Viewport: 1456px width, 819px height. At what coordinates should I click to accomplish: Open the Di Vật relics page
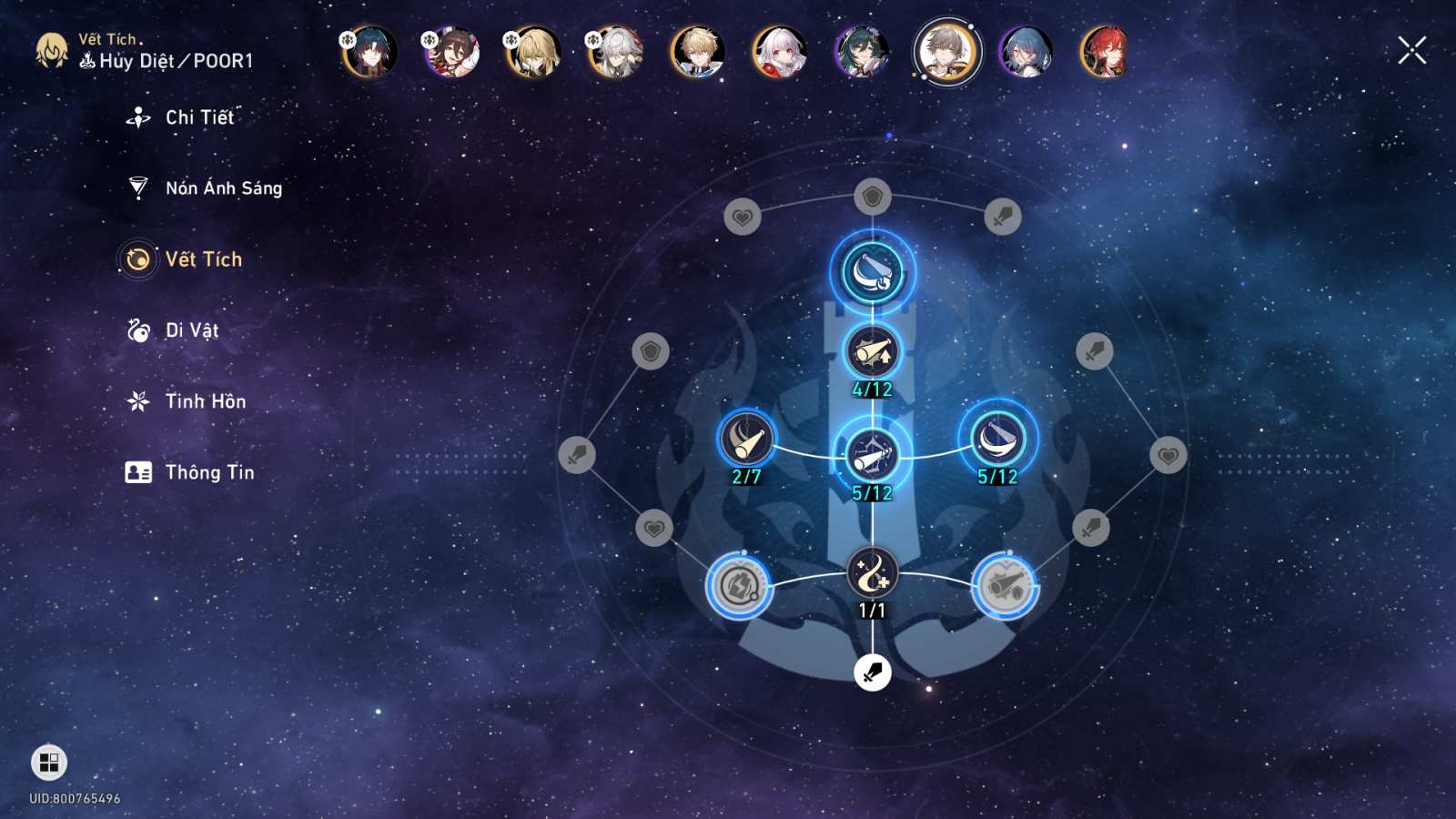tap(191, 330)
